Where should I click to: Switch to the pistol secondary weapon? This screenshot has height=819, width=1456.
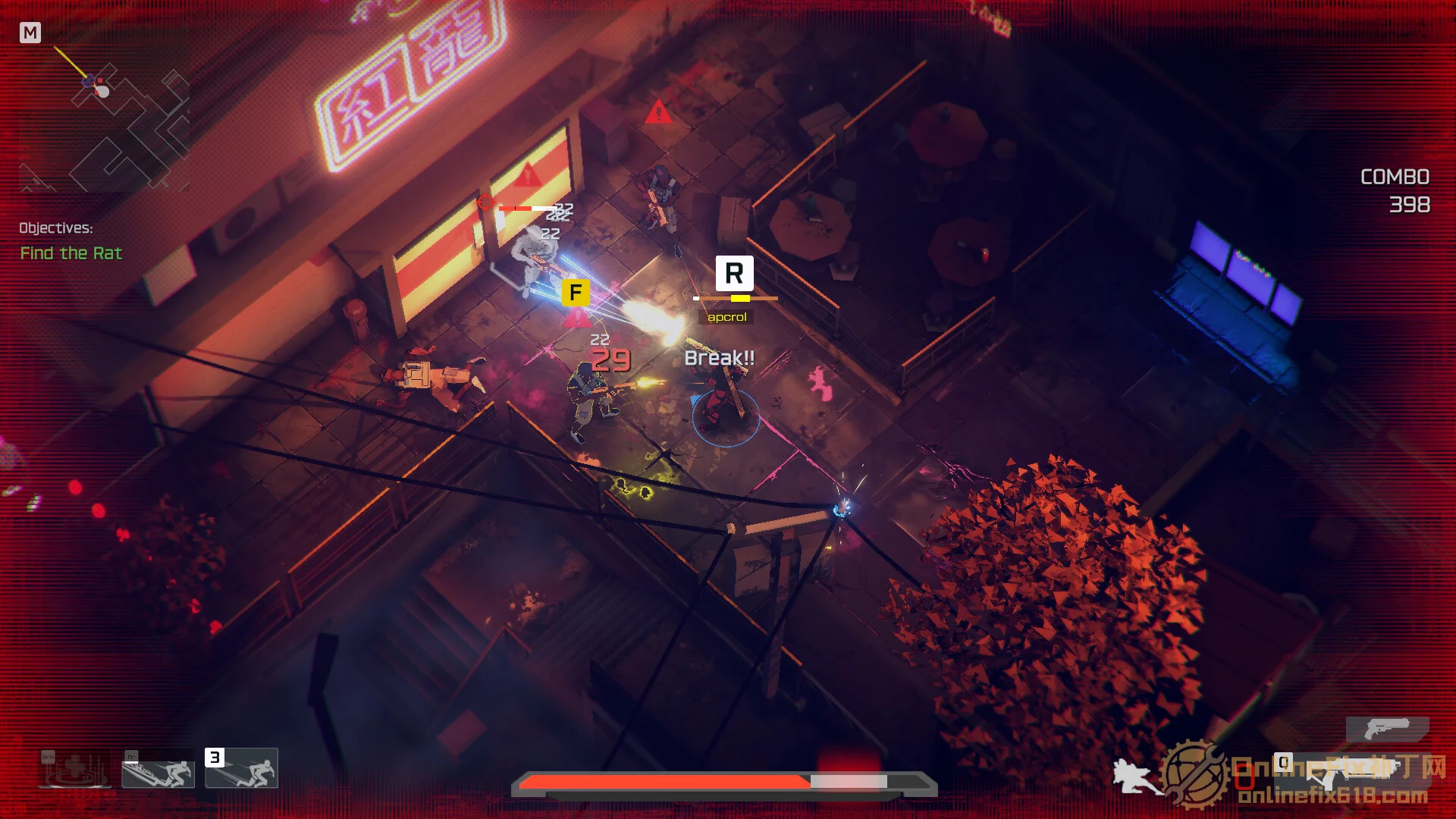coord(1387,730)
